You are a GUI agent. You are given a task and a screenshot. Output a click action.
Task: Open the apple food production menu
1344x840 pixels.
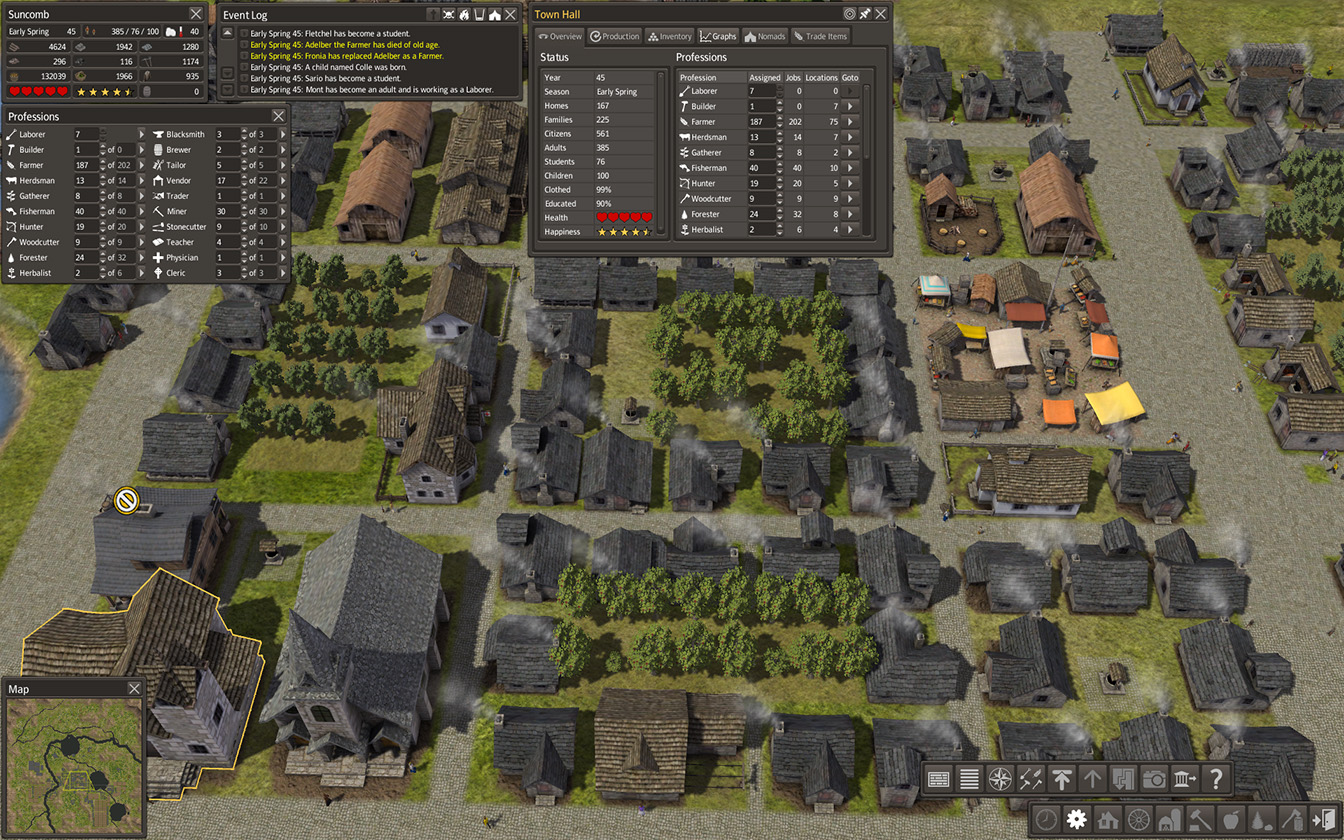click(x=1230, y=819)
